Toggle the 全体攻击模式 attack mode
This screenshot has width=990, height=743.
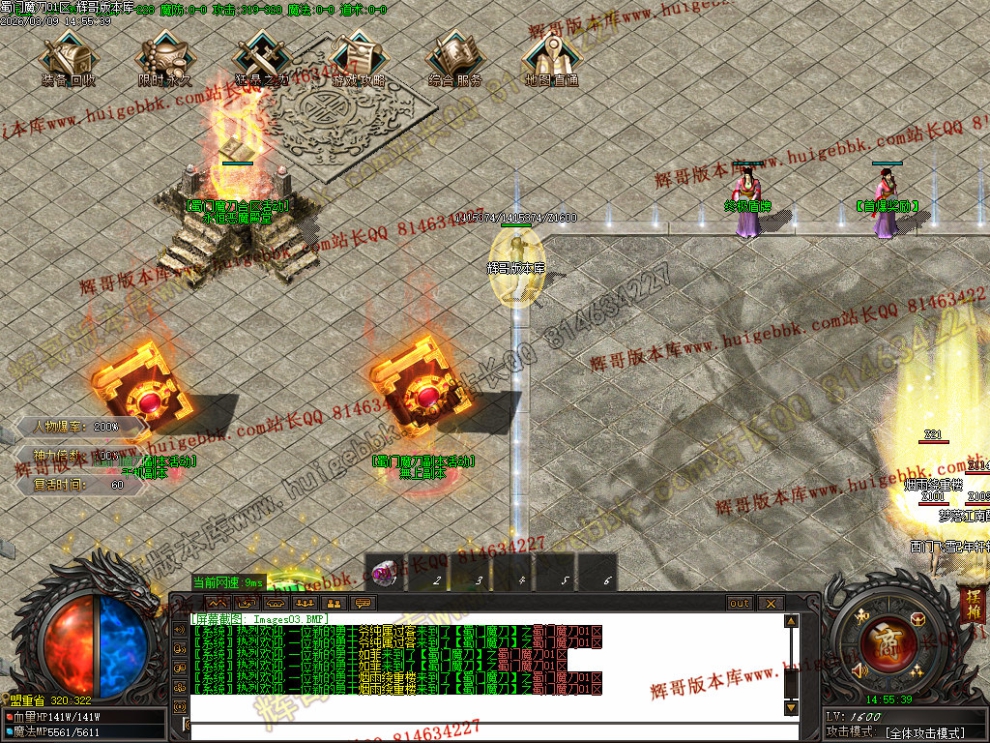[926, 733]
